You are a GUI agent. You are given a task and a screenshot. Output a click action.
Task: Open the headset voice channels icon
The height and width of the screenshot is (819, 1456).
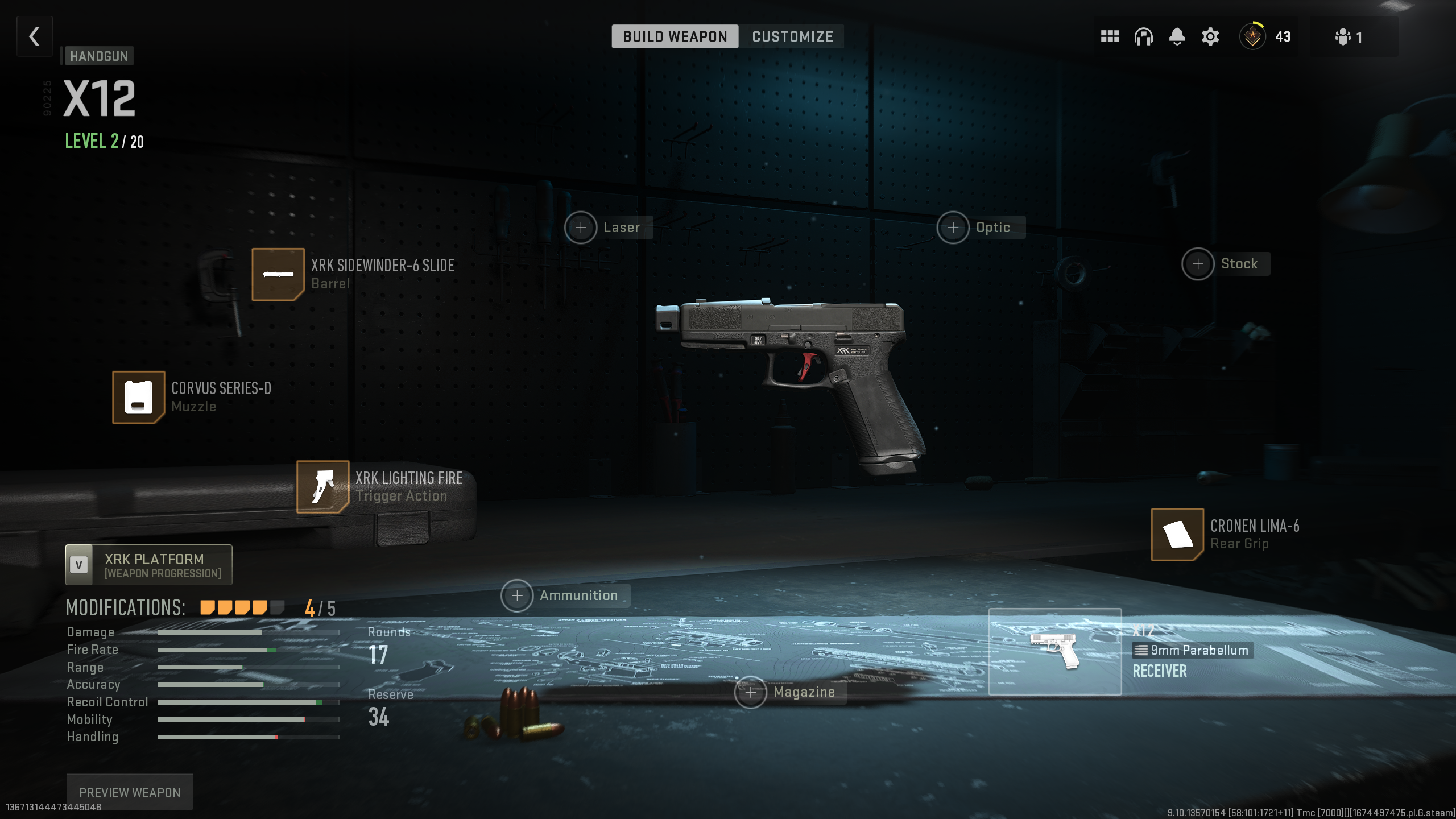(x=1143, y=37)
